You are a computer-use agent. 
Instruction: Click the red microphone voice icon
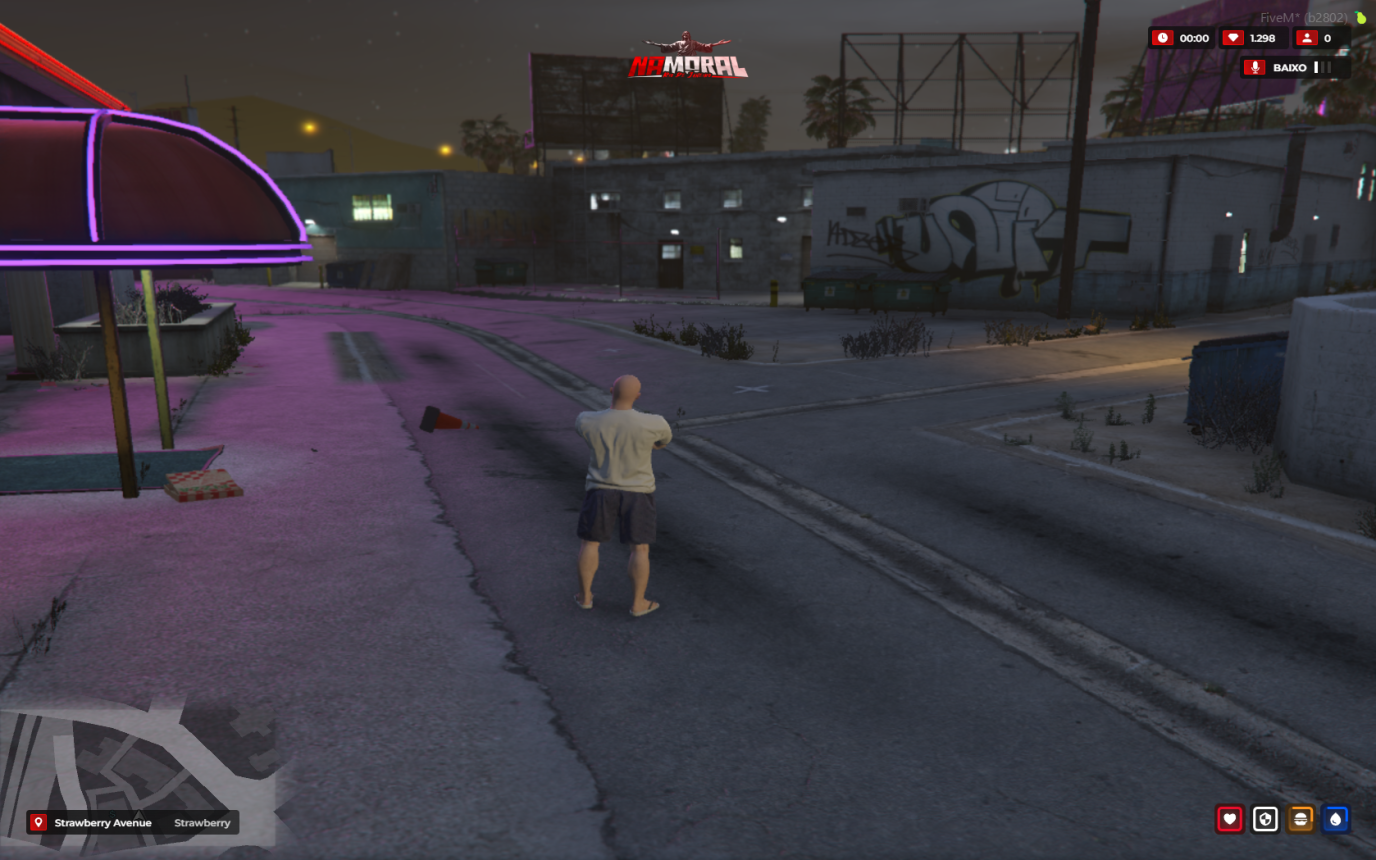coord(1254,67)
